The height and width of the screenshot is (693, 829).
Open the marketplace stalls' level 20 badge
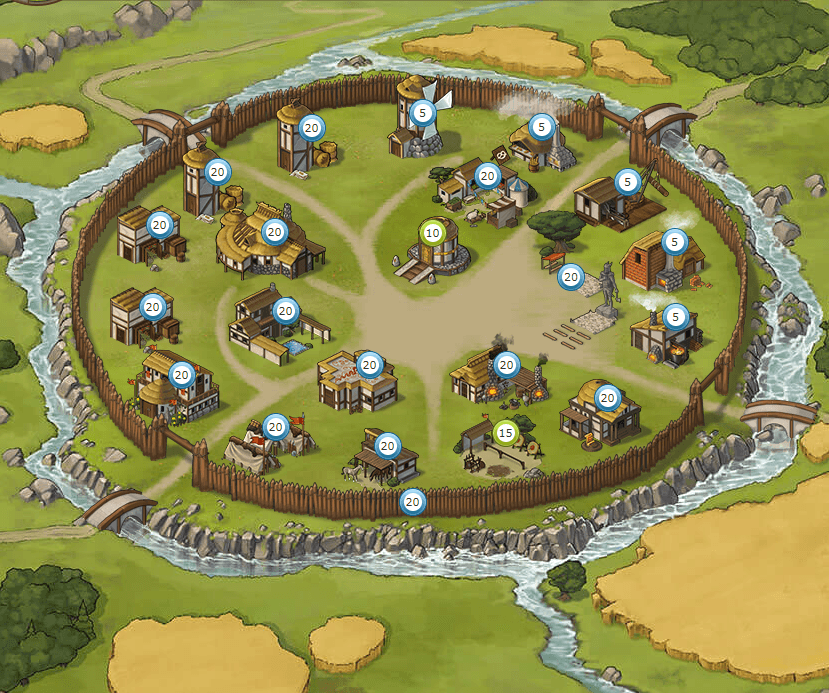(x=487, y=176)
